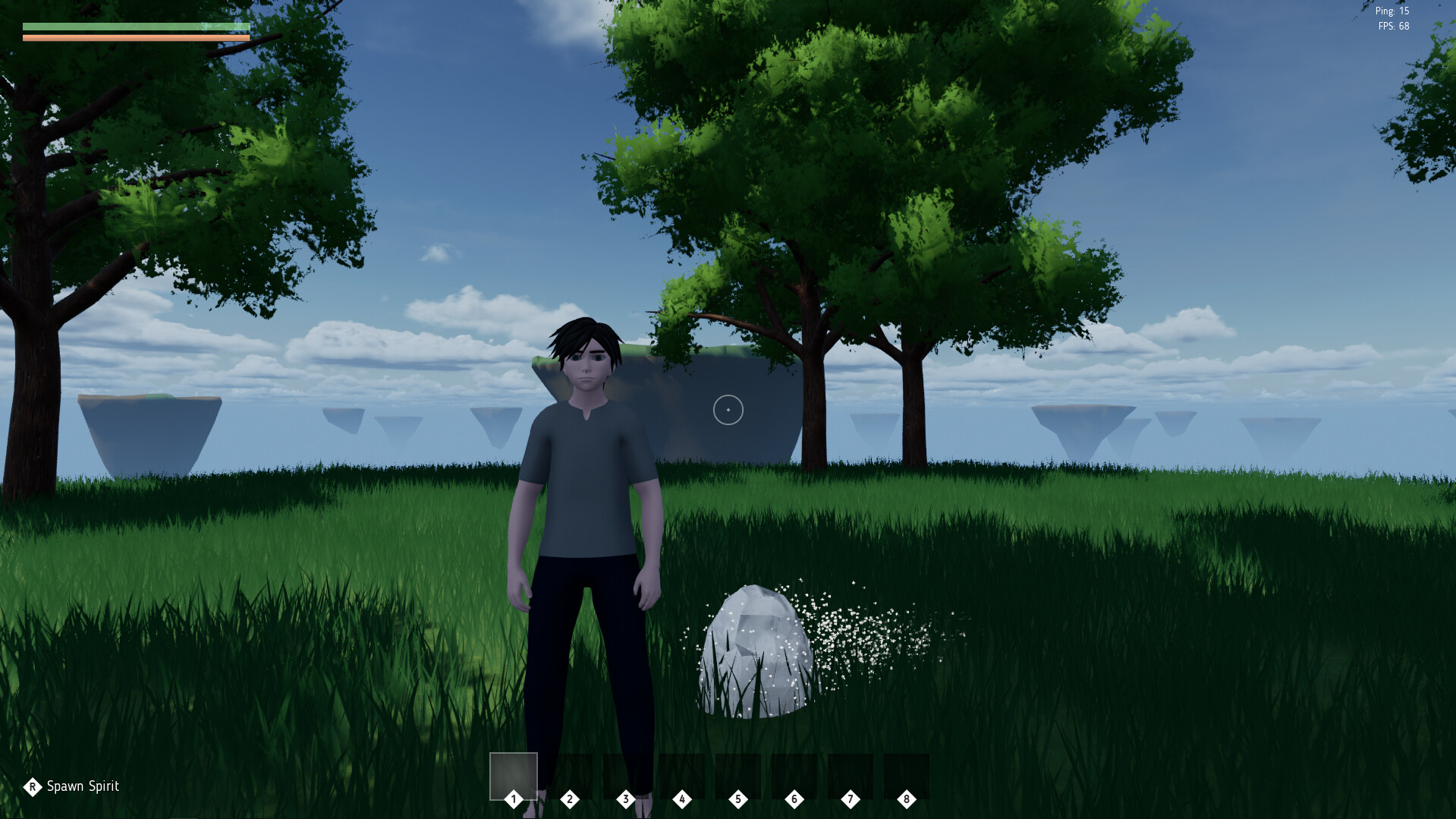This screenshot has width=1456, height=819.
Task: Select hotbar slot 6
Action: [x=794, y=775]
